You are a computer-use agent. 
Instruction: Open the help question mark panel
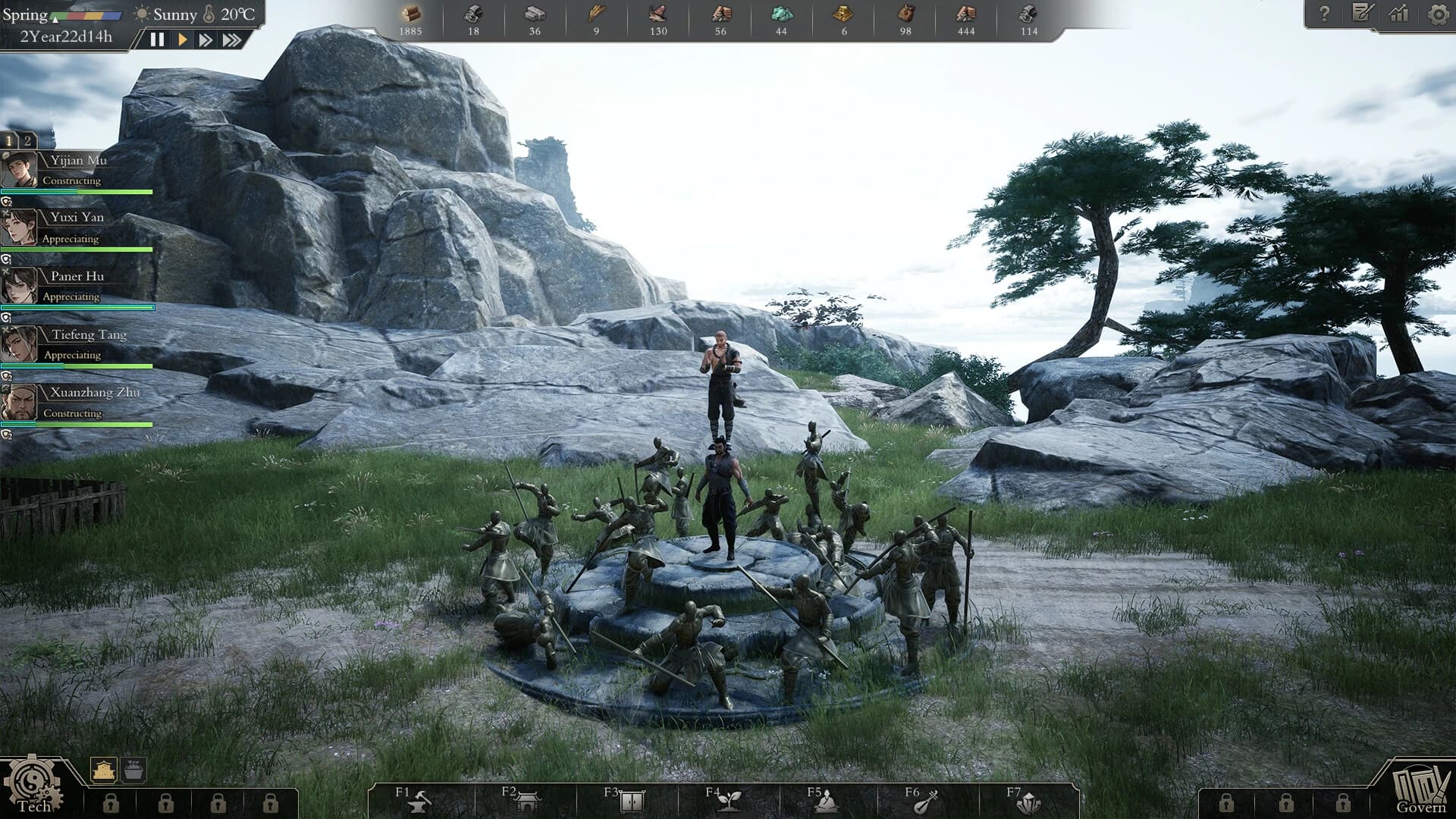coord(1326,12)
